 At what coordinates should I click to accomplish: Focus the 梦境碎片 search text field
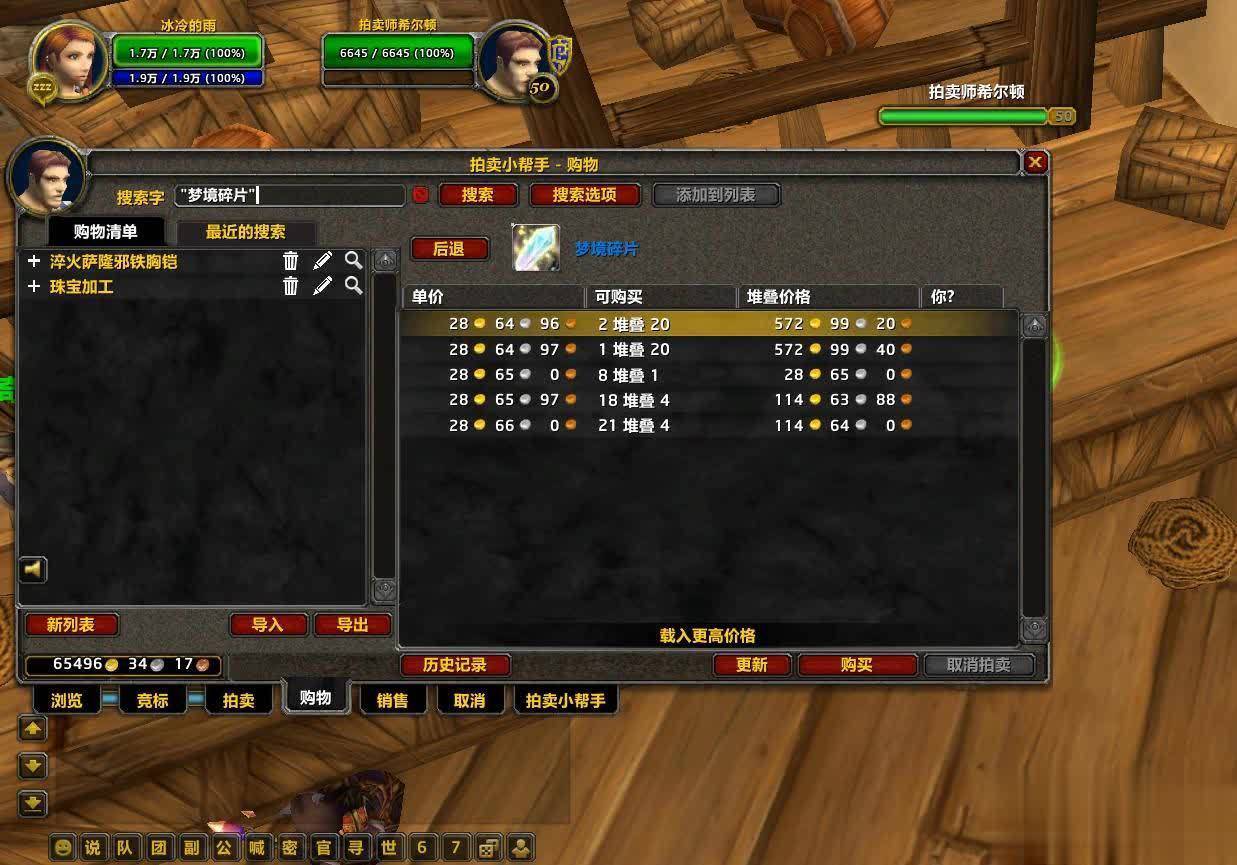(x=290, y=195)
